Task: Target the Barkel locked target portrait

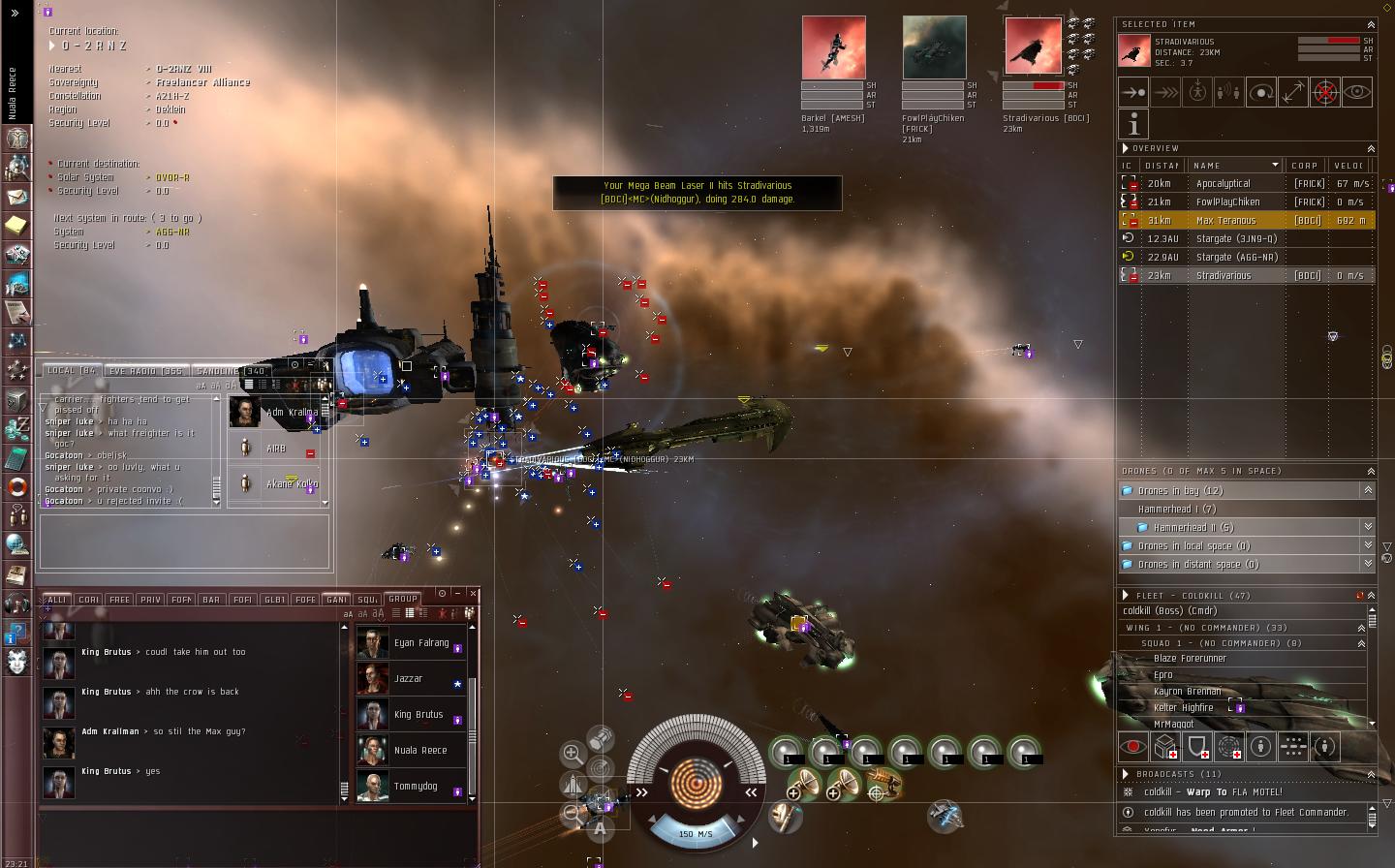Action: coord(833,47)
